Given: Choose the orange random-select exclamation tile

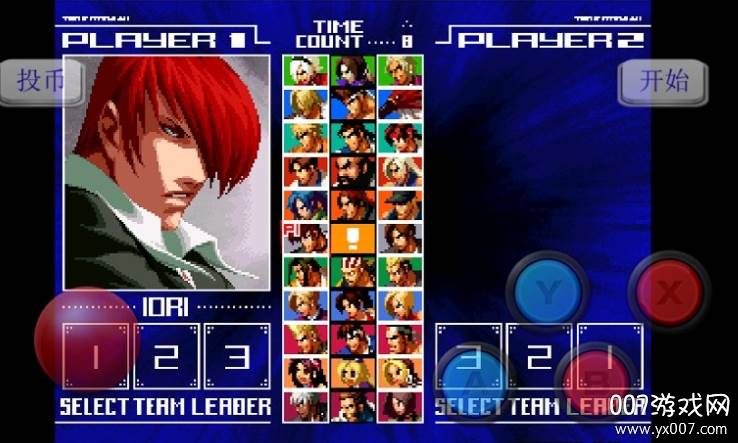Looking at the screenshot, I should (353, 238).
